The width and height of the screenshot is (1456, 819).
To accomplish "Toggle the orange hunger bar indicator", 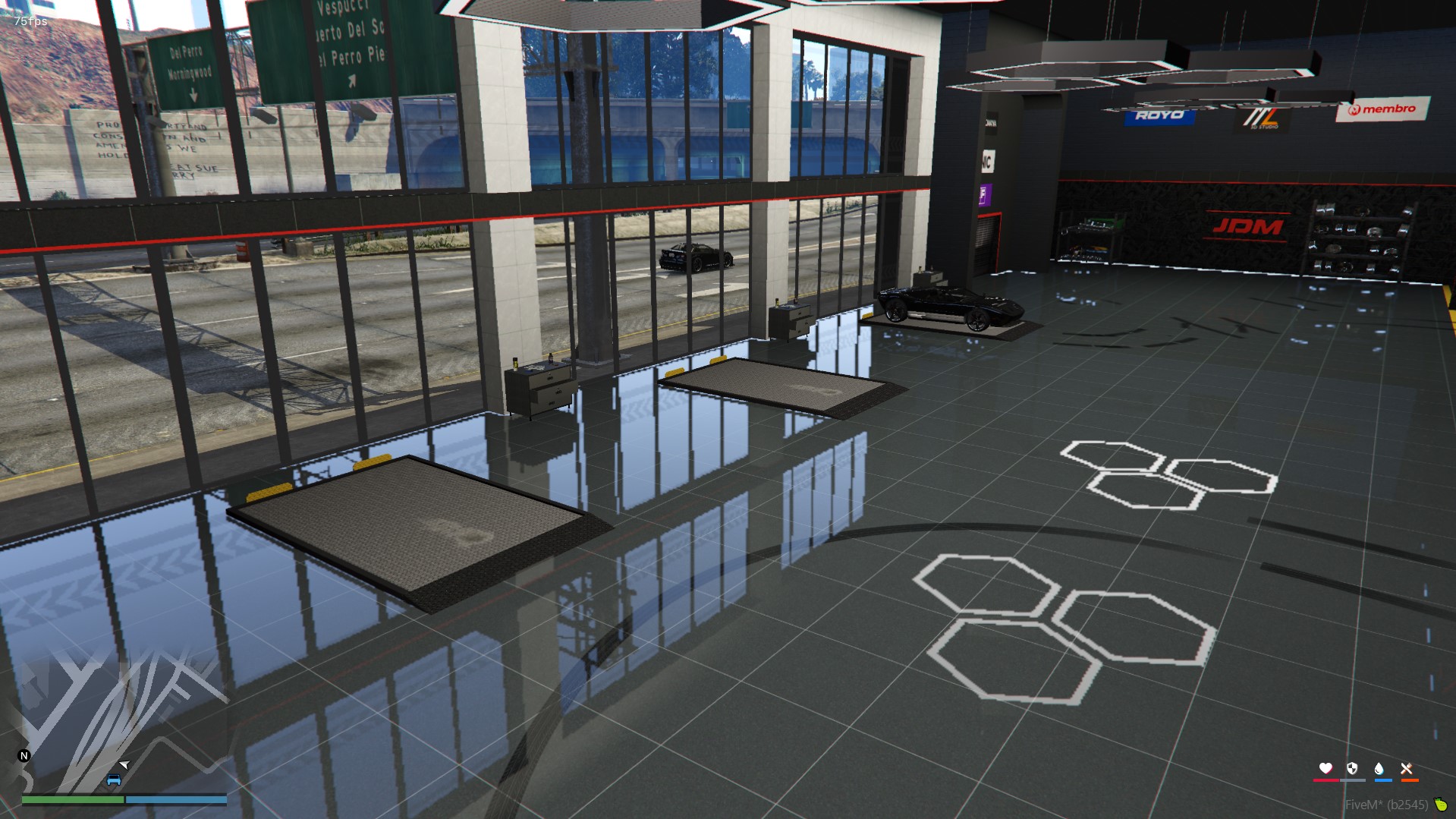I will click(1408, 779).
